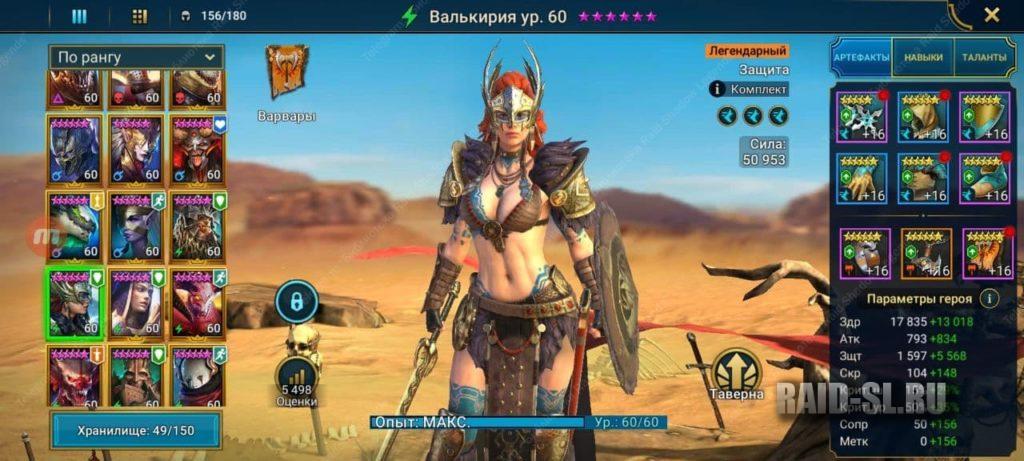Select the hooded helmet artifact slot
The image size is (1024, 461).
(922, 116)
